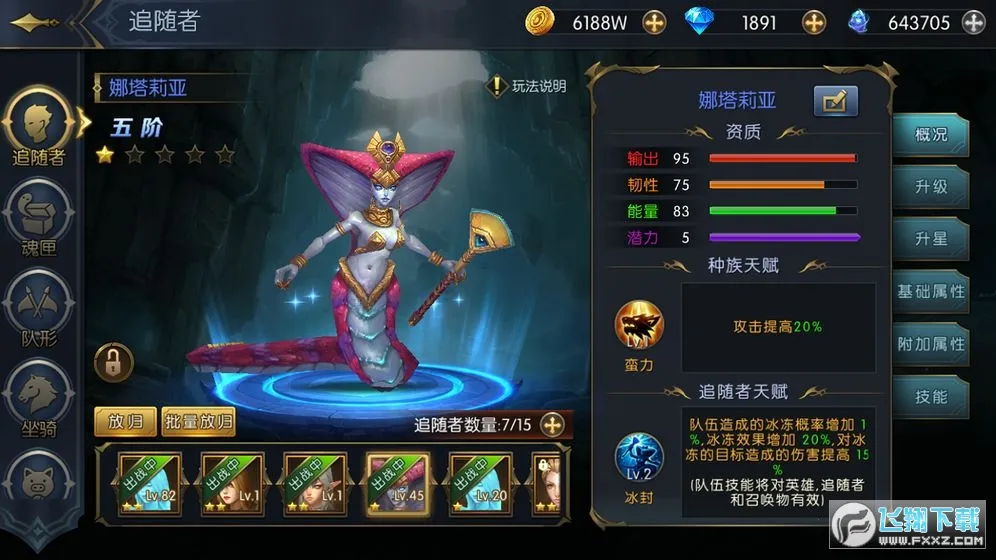996x560 pixels.
Task: Add more blue diamonds with plus button
Action: 814,22
